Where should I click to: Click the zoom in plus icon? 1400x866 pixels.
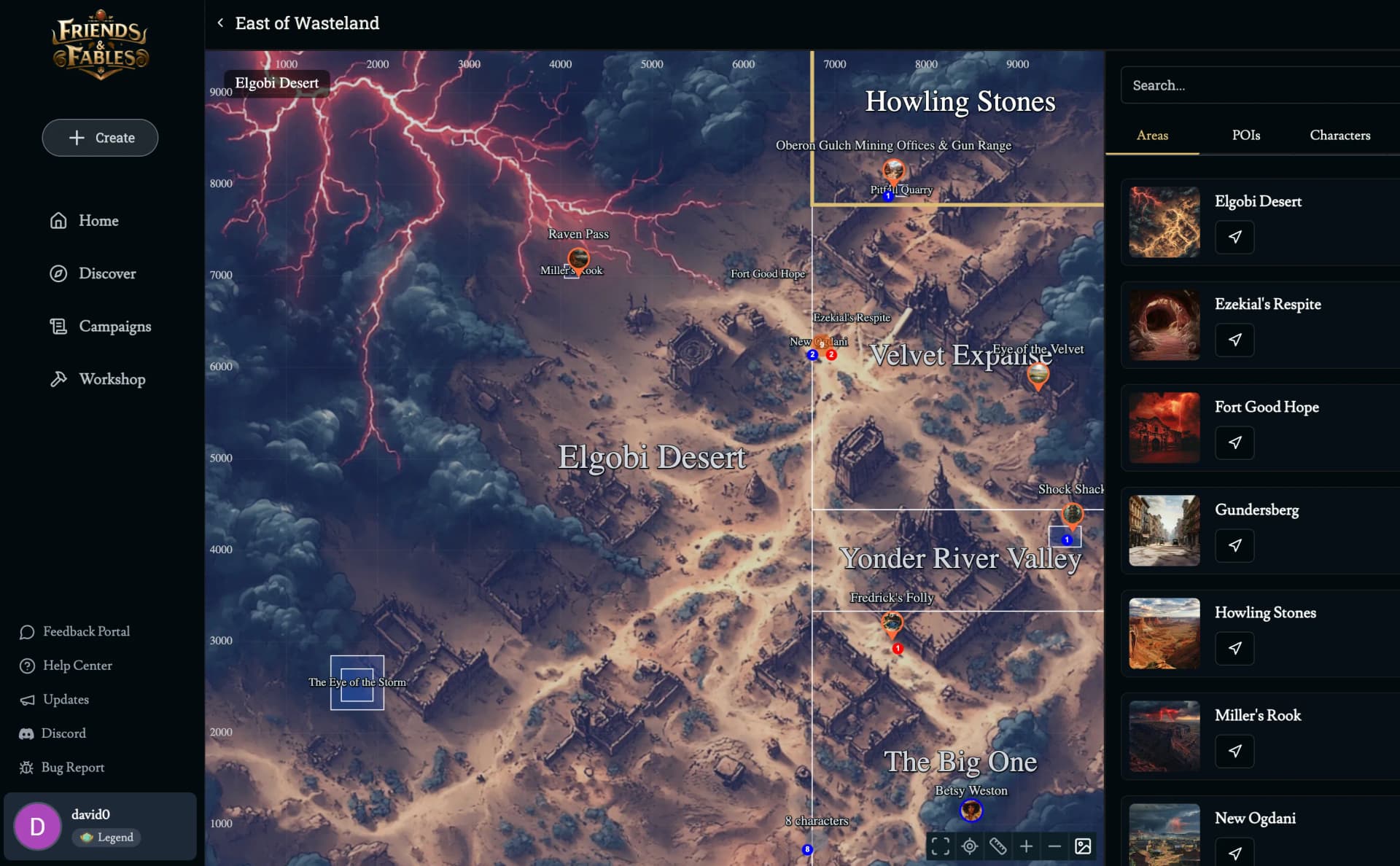1027,846
